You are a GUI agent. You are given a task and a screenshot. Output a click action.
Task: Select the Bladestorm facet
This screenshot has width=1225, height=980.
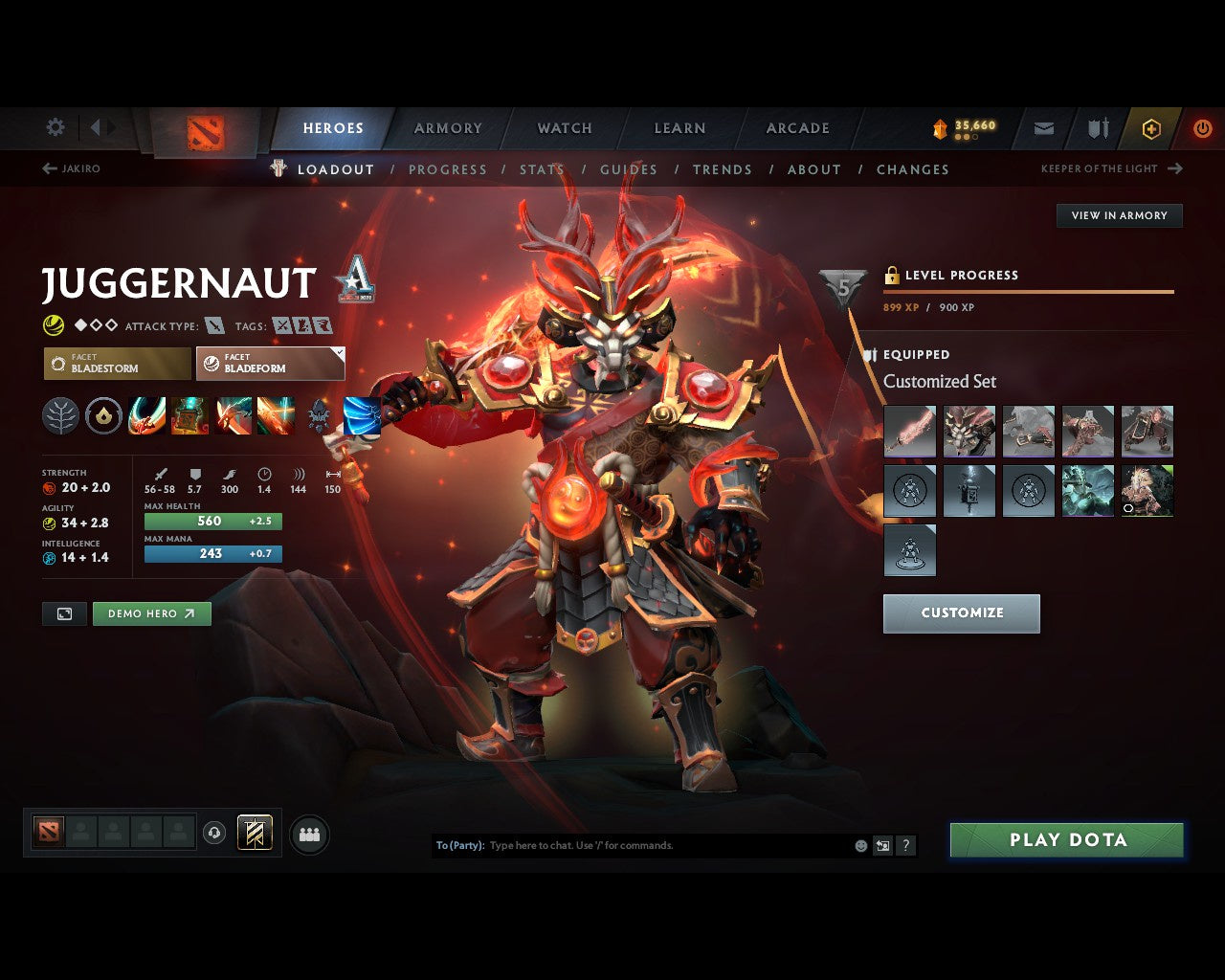click(116, 364)
